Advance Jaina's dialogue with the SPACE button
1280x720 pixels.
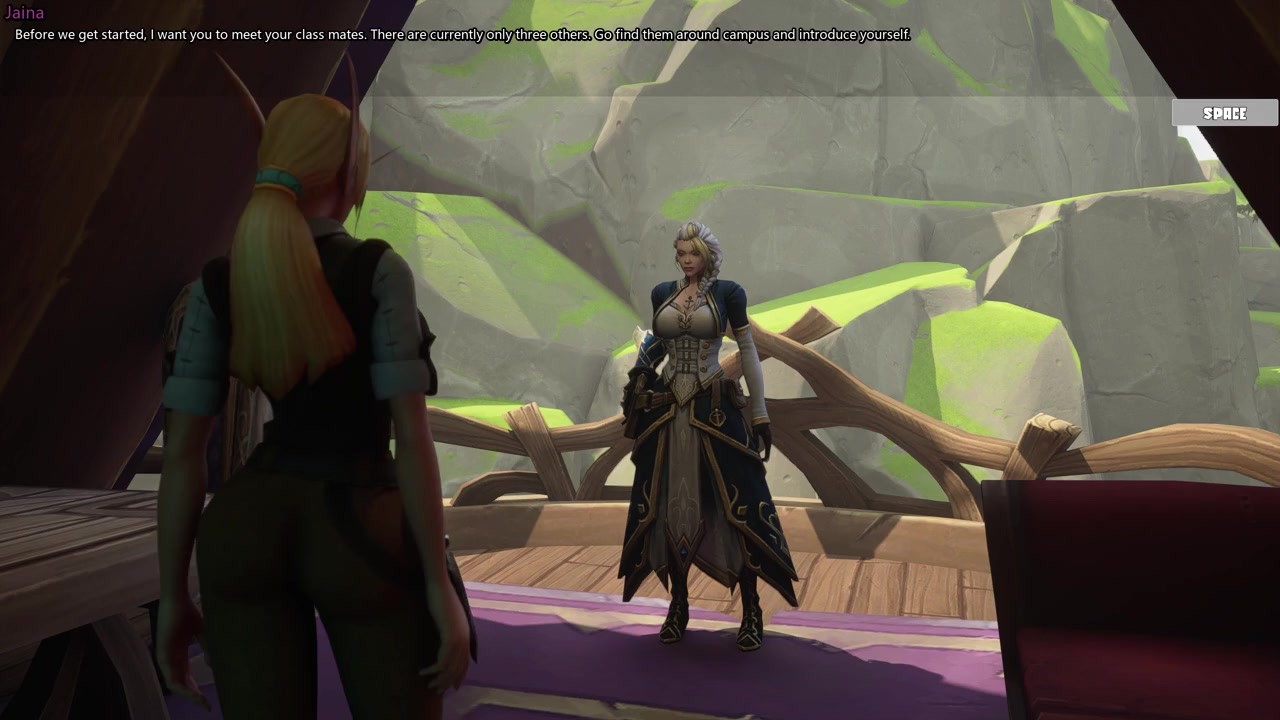point(1224,113)
